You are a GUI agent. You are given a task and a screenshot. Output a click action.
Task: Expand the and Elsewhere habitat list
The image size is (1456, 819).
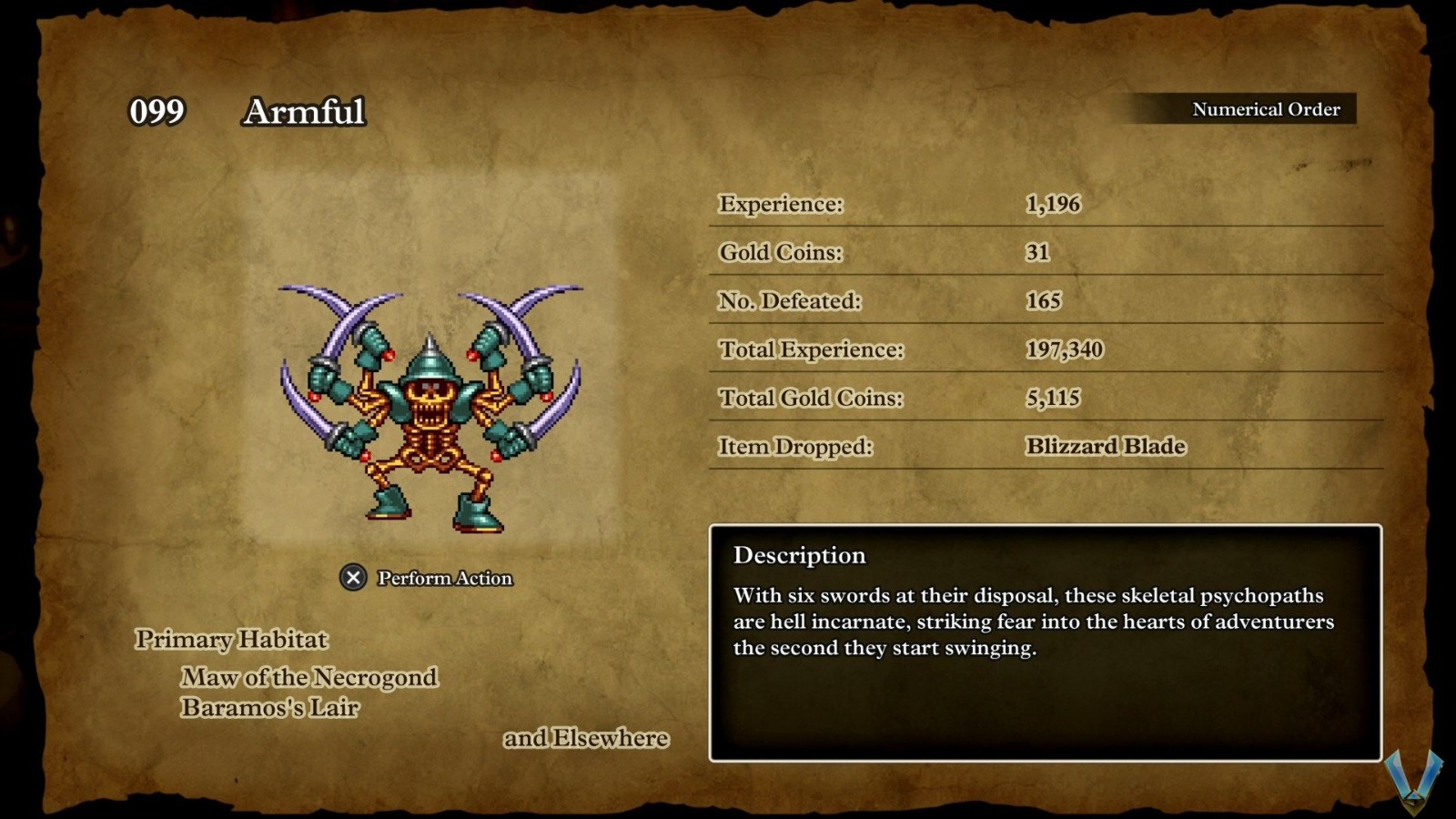pos(587,738)
